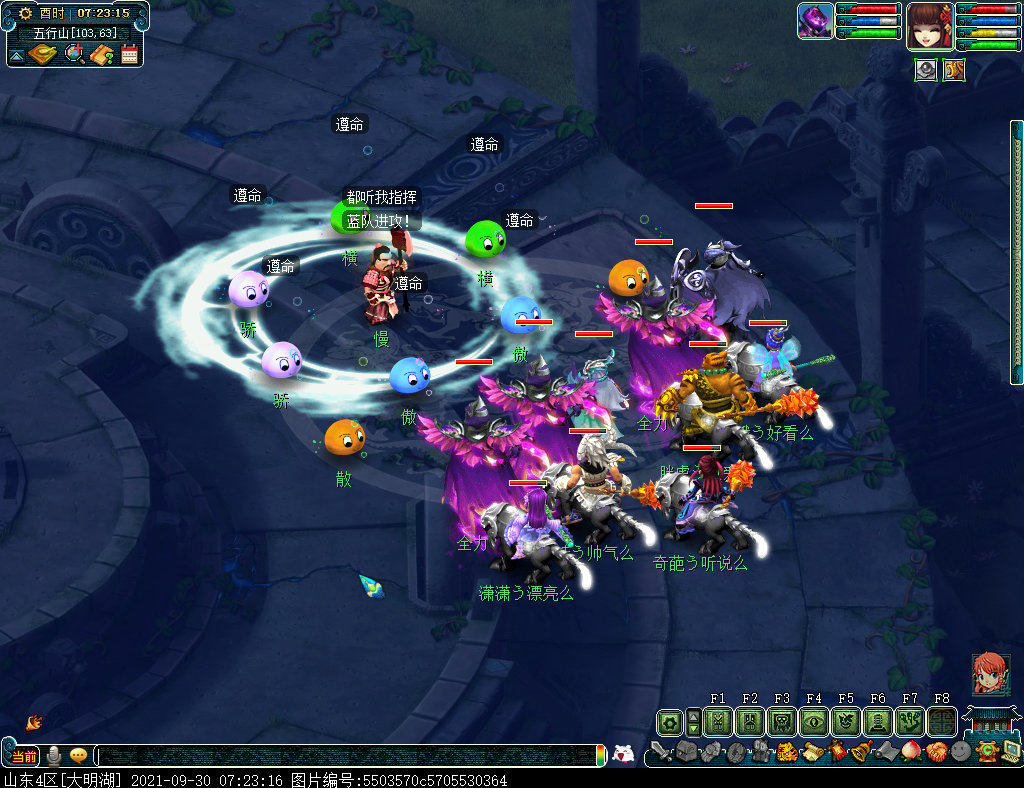Image resolution: width=1024 pixels, height=788 pixels.
Task: Switch the chat channel button labeled 当前
Action: tap(24, 756)
